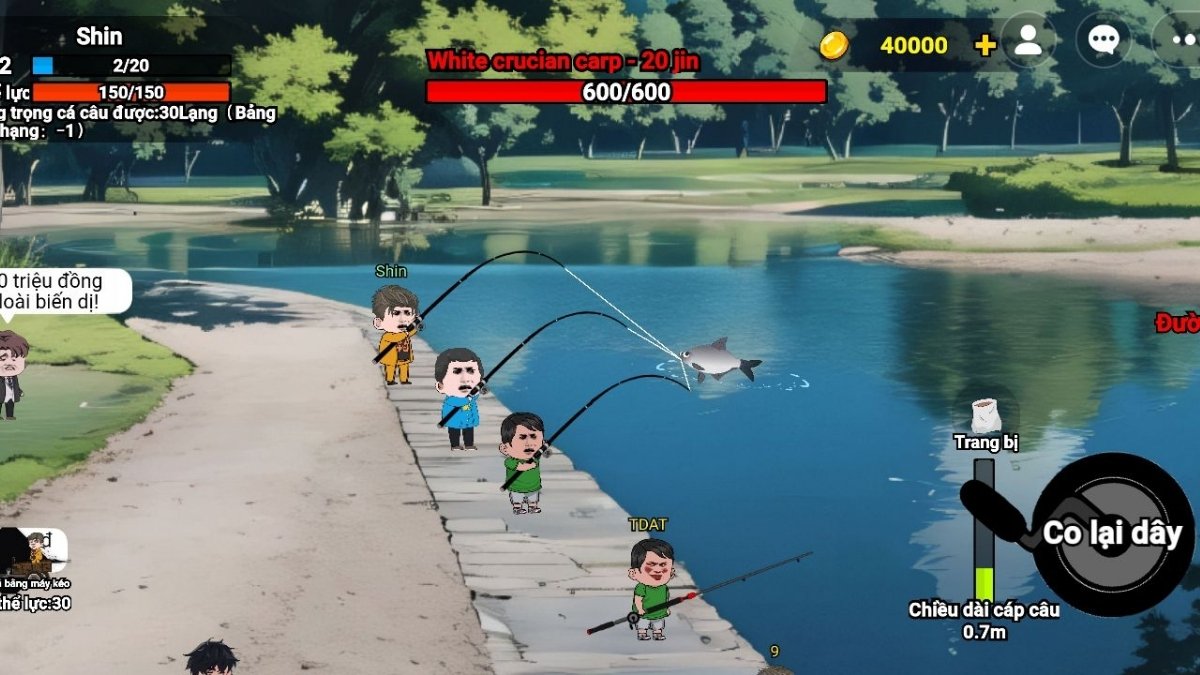Add more gold with the yellow plus
This screenshot has height=675, width=1200.
point(985,45)
